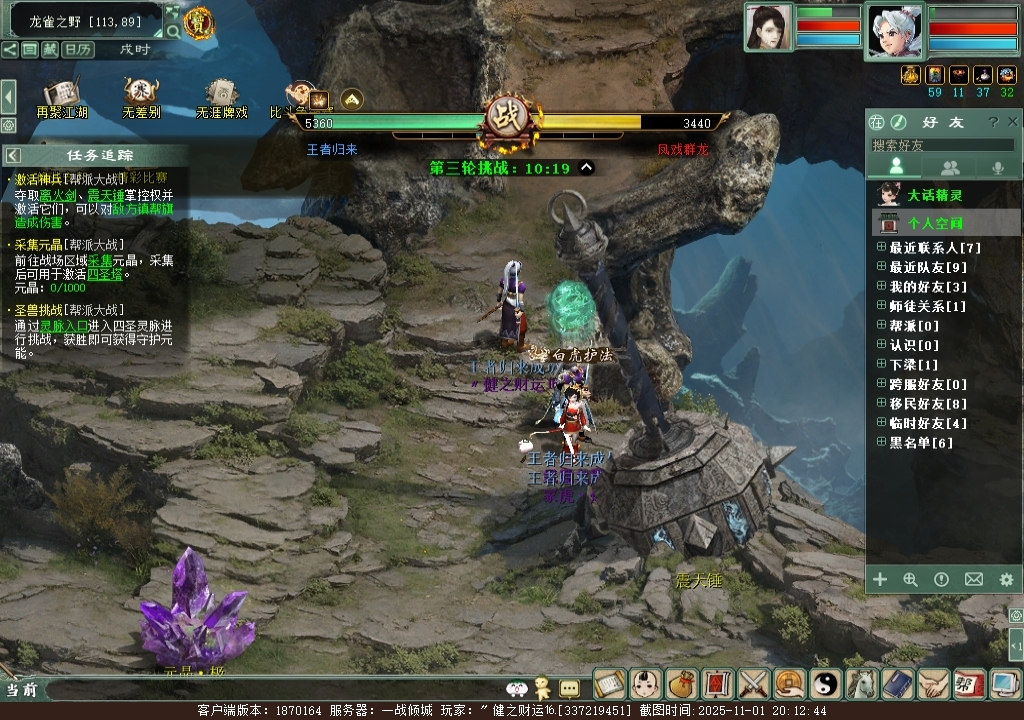Open the friends panel settings gear
Image resolution: width=1024 pixels, height=720 pixels.
(x=1006, y=579)
